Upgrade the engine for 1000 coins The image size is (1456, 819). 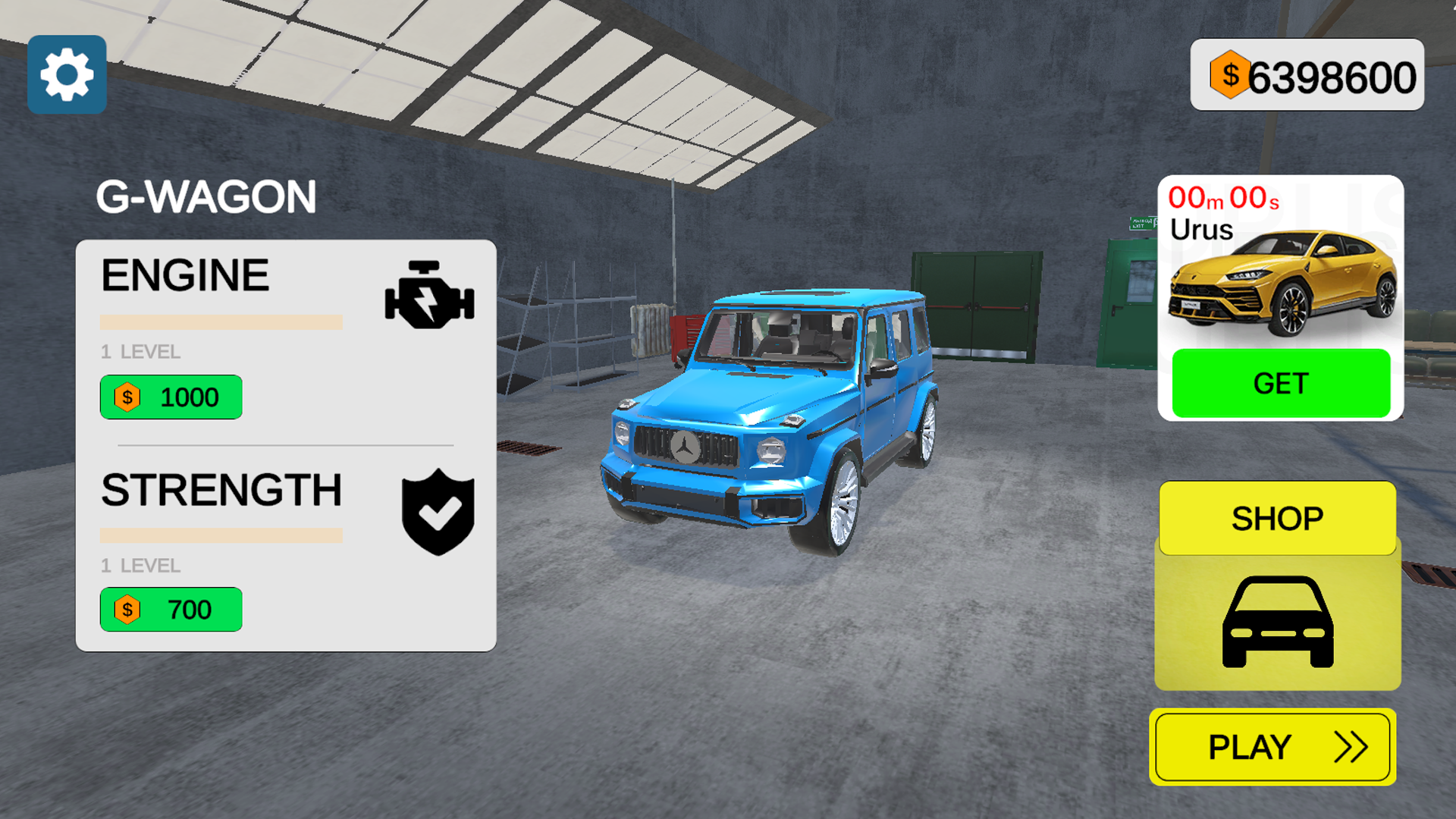click(x=171, y=397)
